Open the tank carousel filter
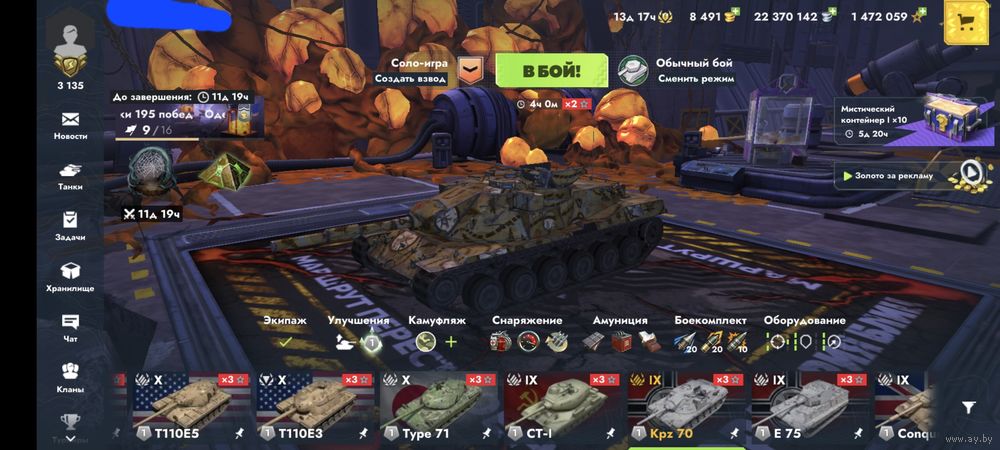The image size is (1000, 450). click(x=968, y=407)
